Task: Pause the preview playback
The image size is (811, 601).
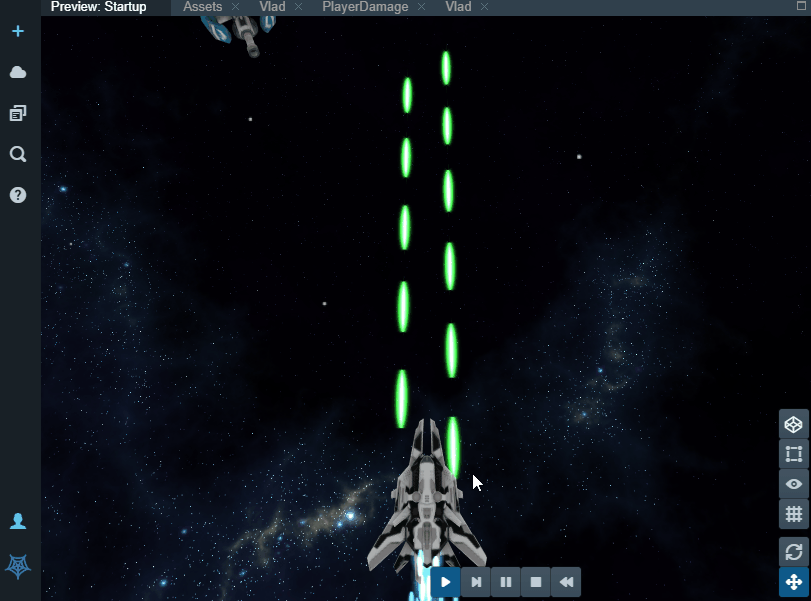Action: click(506, 582)
